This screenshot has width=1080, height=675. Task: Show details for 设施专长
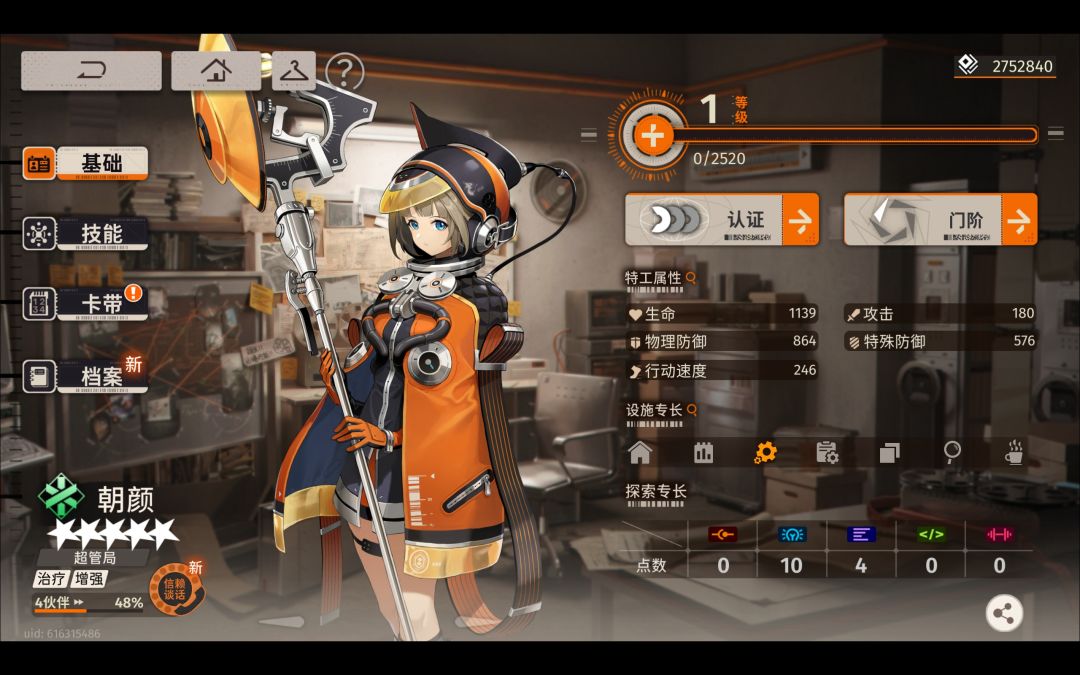coord(691,410)
